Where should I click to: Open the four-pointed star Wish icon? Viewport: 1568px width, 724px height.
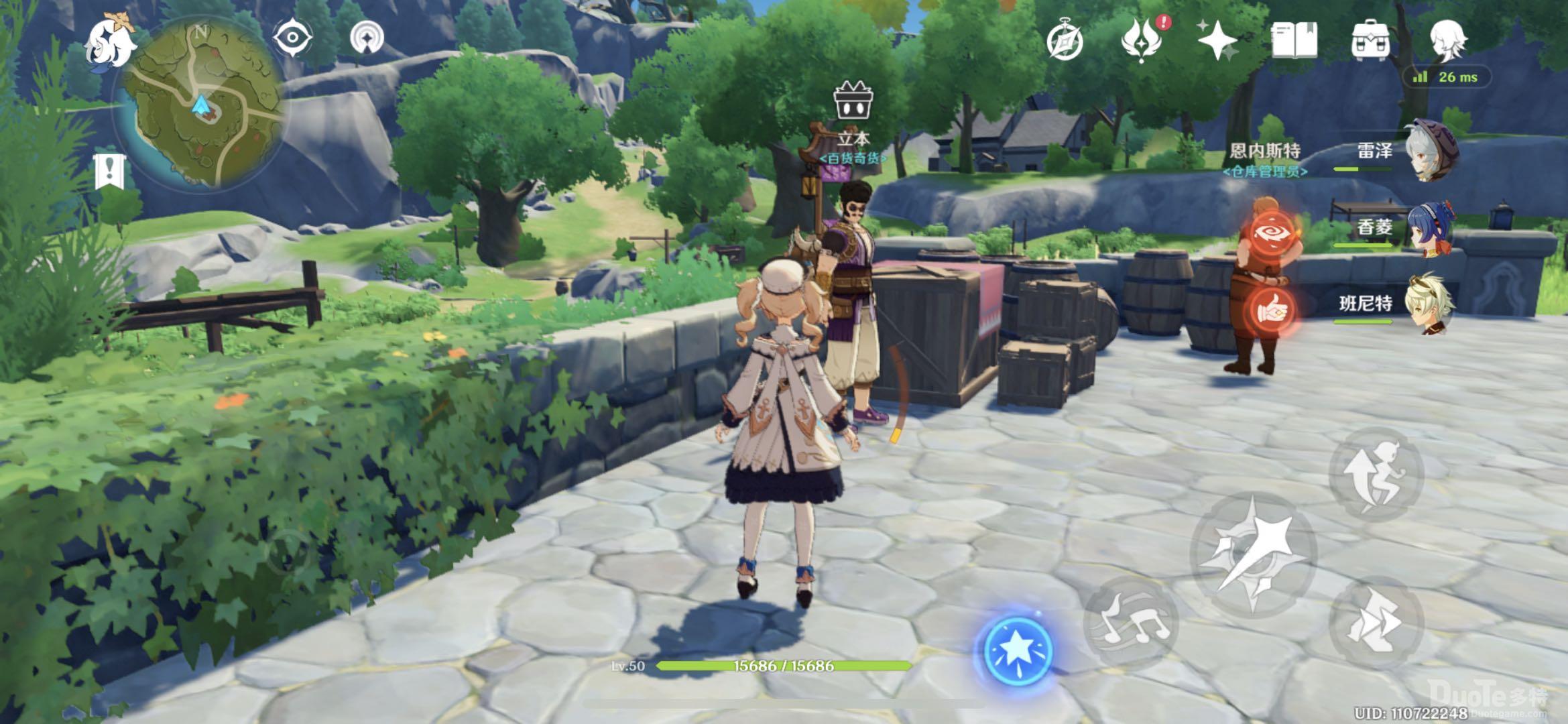[x=1217, y=42]
